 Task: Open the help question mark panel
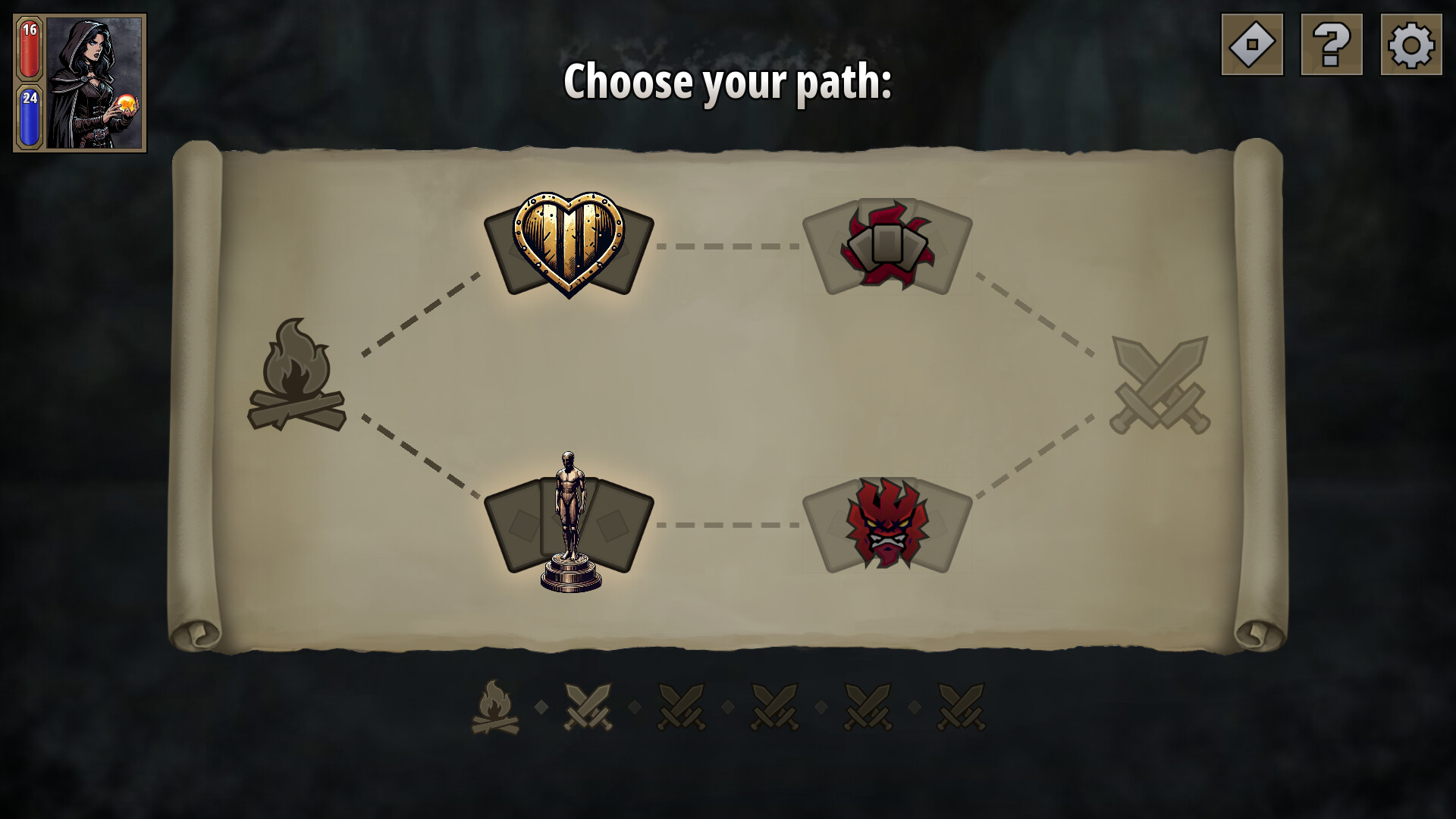pos(1332,43)
